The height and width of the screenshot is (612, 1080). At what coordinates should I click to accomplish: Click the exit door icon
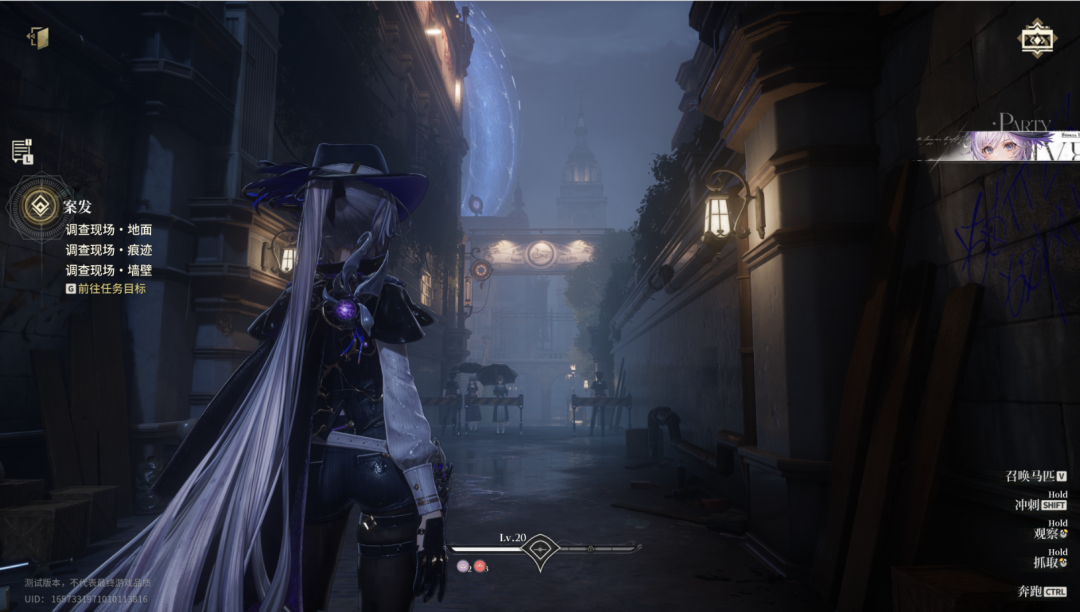(39, 38)
